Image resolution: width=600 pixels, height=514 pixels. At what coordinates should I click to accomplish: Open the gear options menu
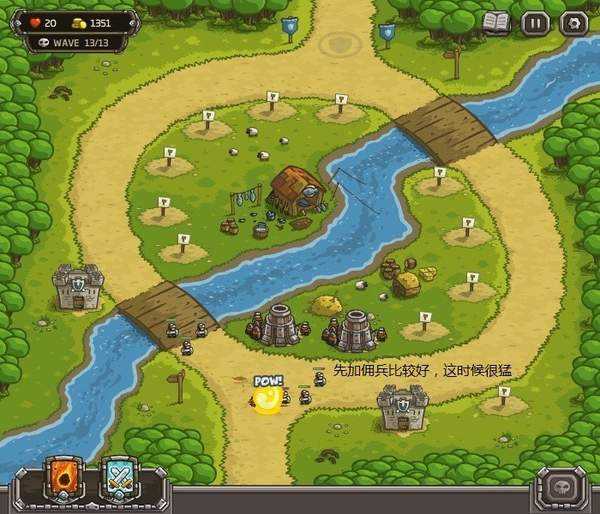(573, 23)
